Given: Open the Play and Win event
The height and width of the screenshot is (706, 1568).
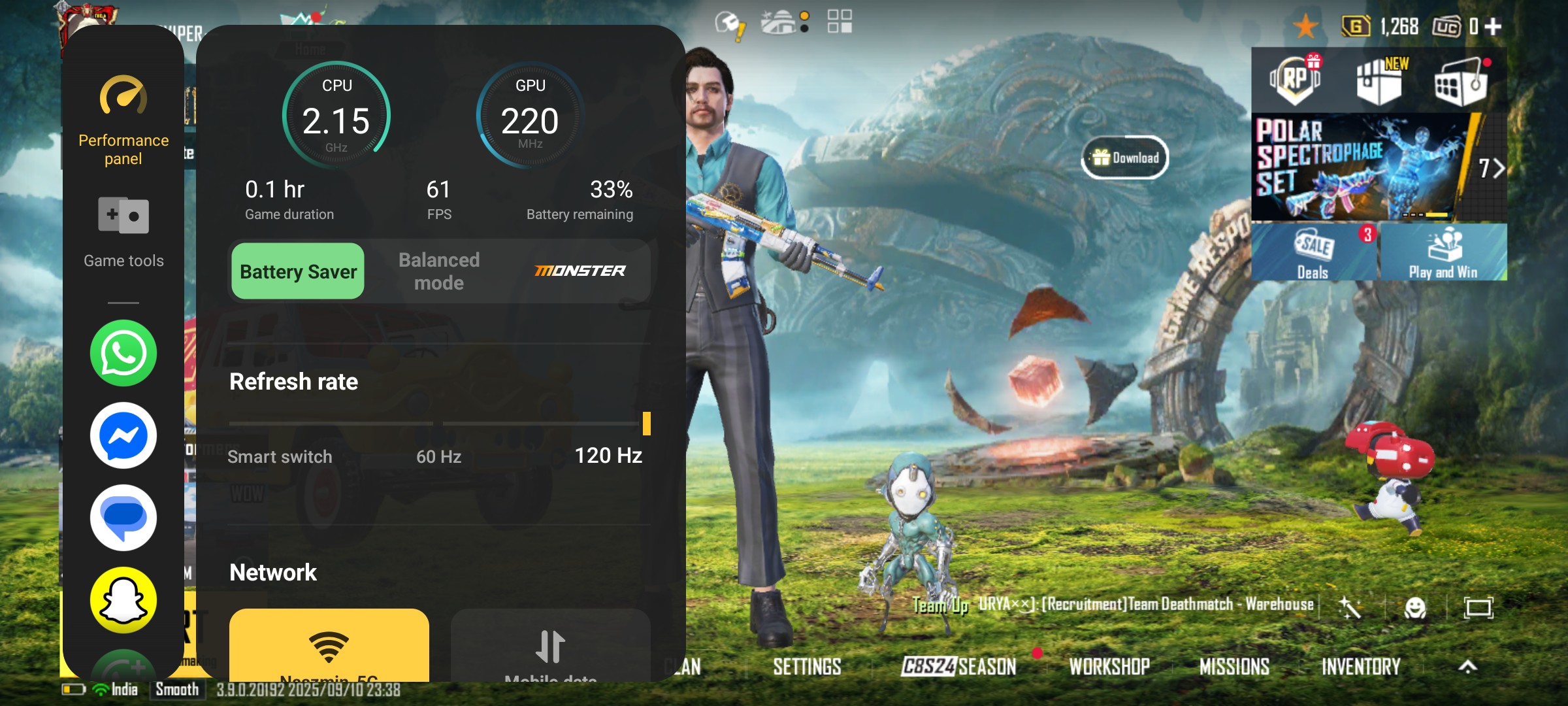Looking at the screenshot, I should click(x=1443, y=253).
